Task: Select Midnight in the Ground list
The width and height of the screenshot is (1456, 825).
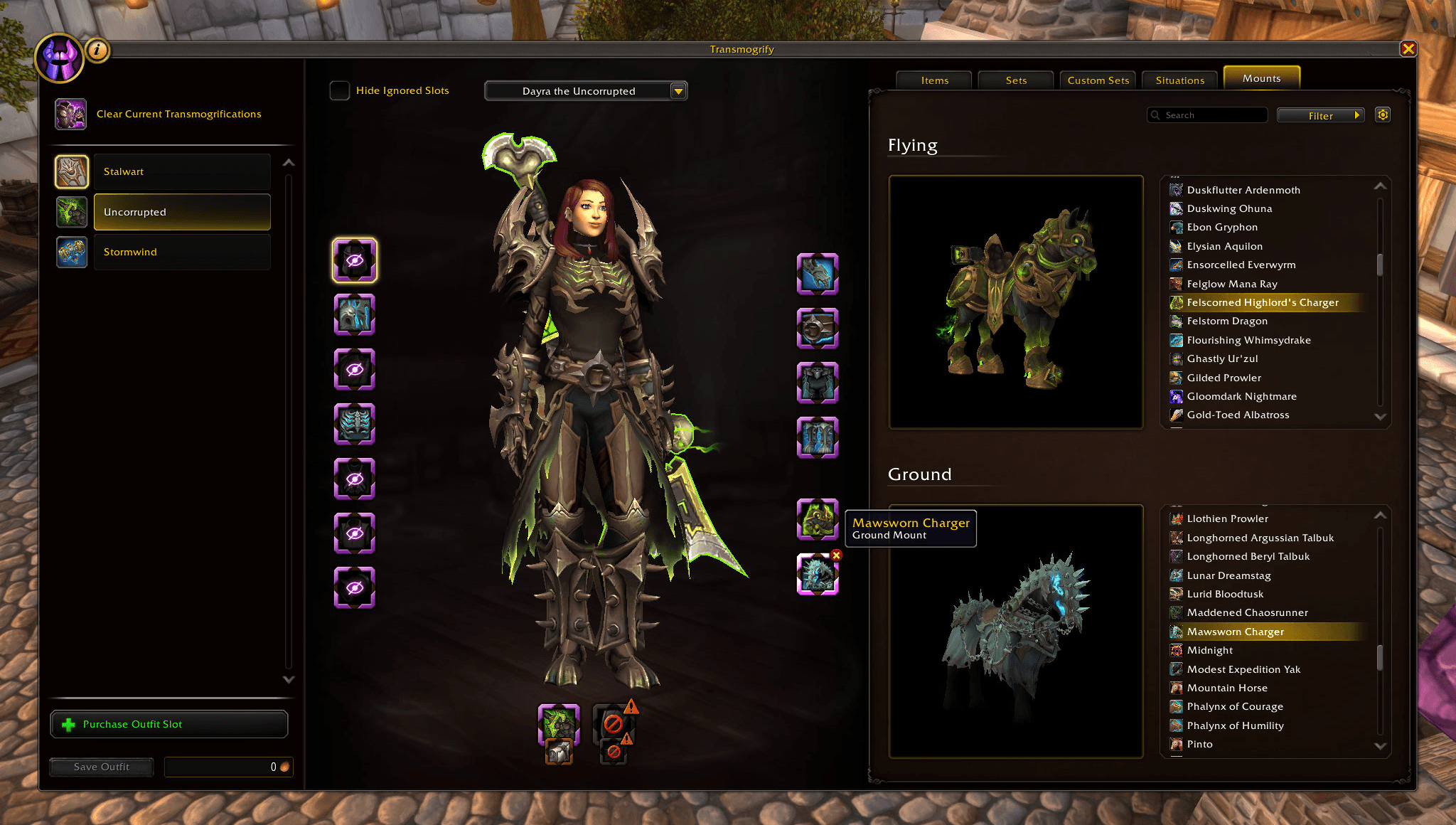Action: click(x=1209, y=650)
